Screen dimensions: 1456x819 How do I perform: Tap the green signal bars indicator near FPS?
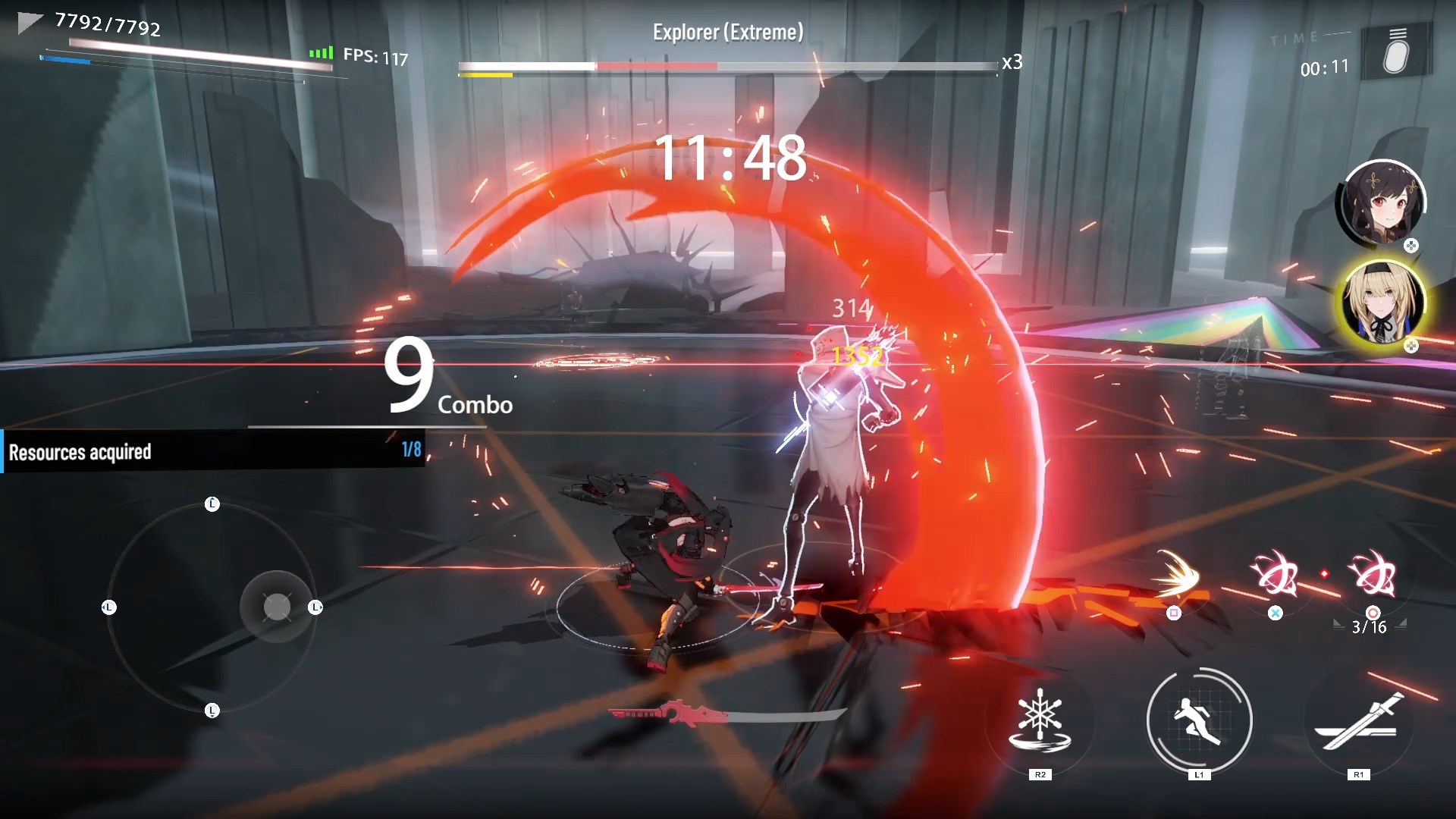[320, 53]
